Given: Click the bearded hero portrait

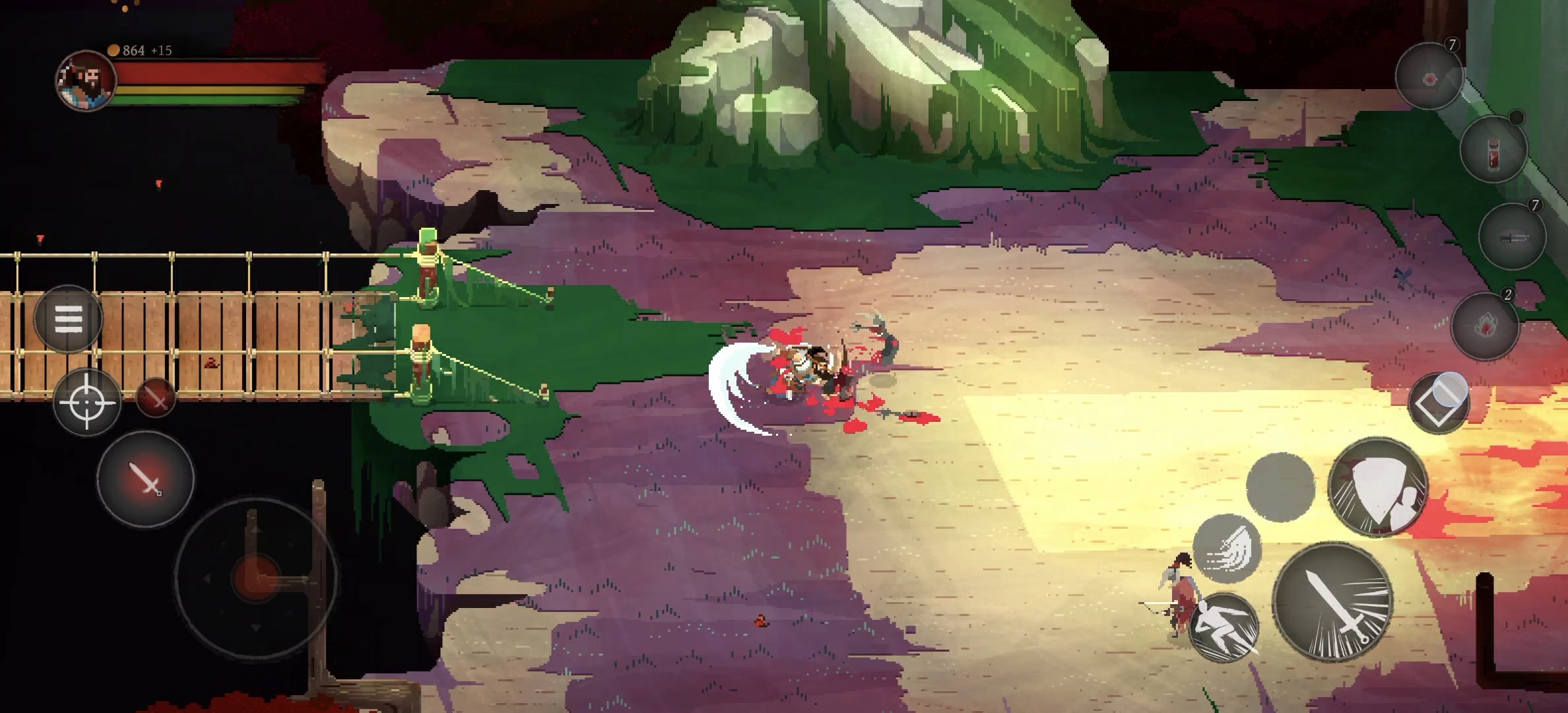Looking at the screenshot, I should point(86,81).
